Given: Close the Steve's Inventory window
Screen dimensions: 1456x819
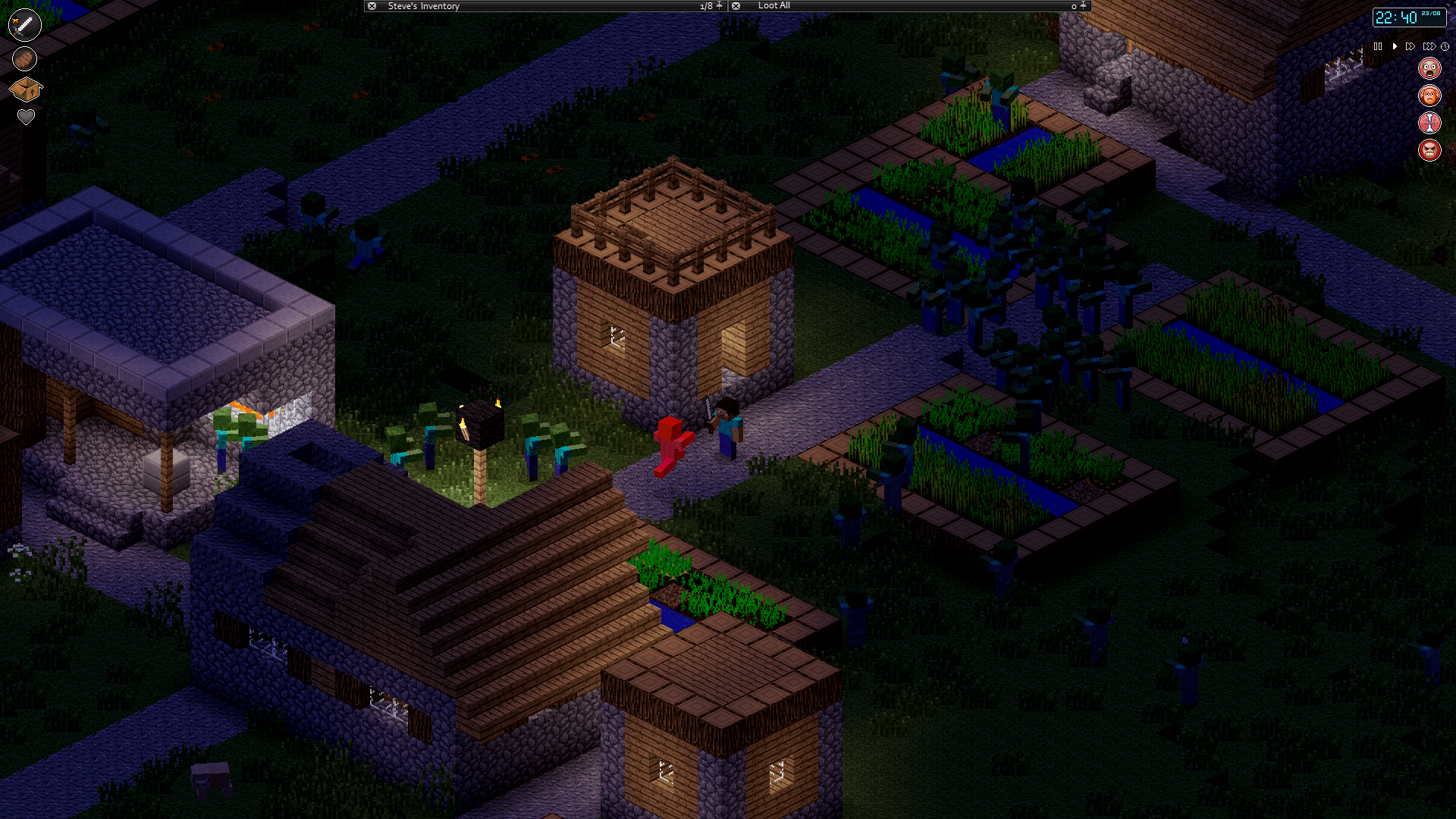Looking at the screenshot, I should pyautogui.click(x=371, y=5).
